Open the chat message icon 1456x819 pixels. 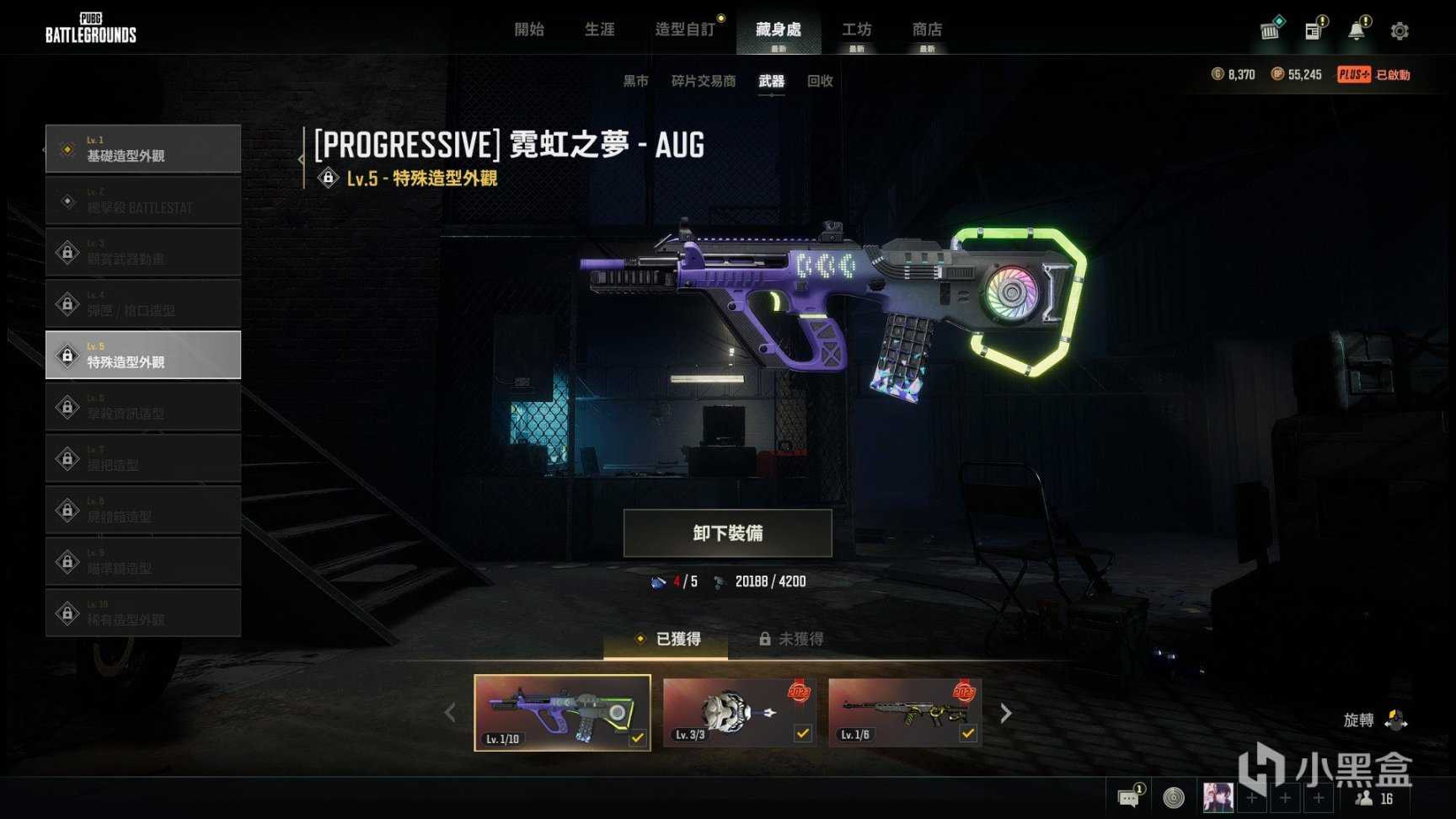[x=1127, y=797]
